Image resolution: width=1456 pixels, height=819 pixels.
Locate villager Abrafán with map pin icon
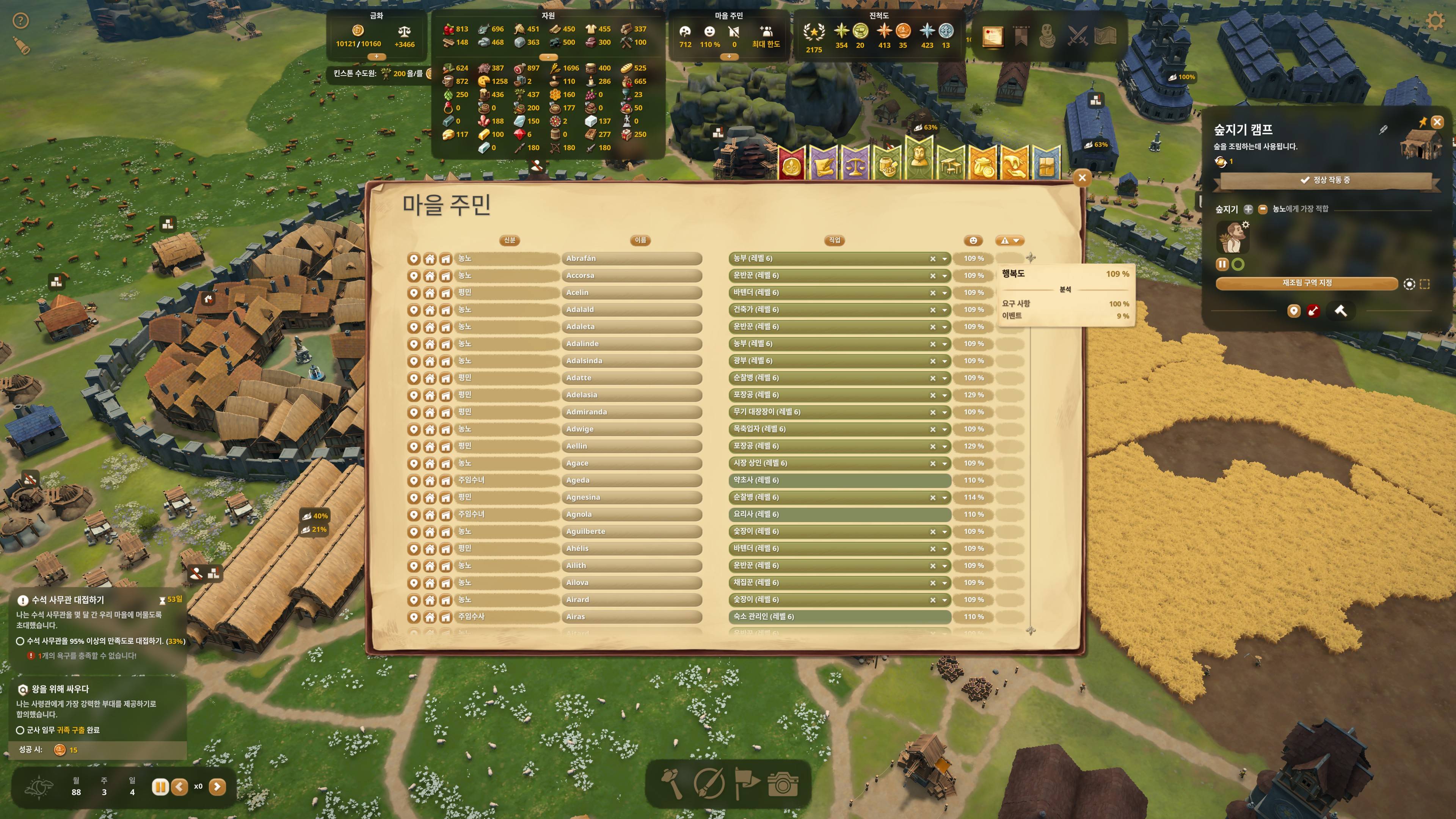[414, 259]
